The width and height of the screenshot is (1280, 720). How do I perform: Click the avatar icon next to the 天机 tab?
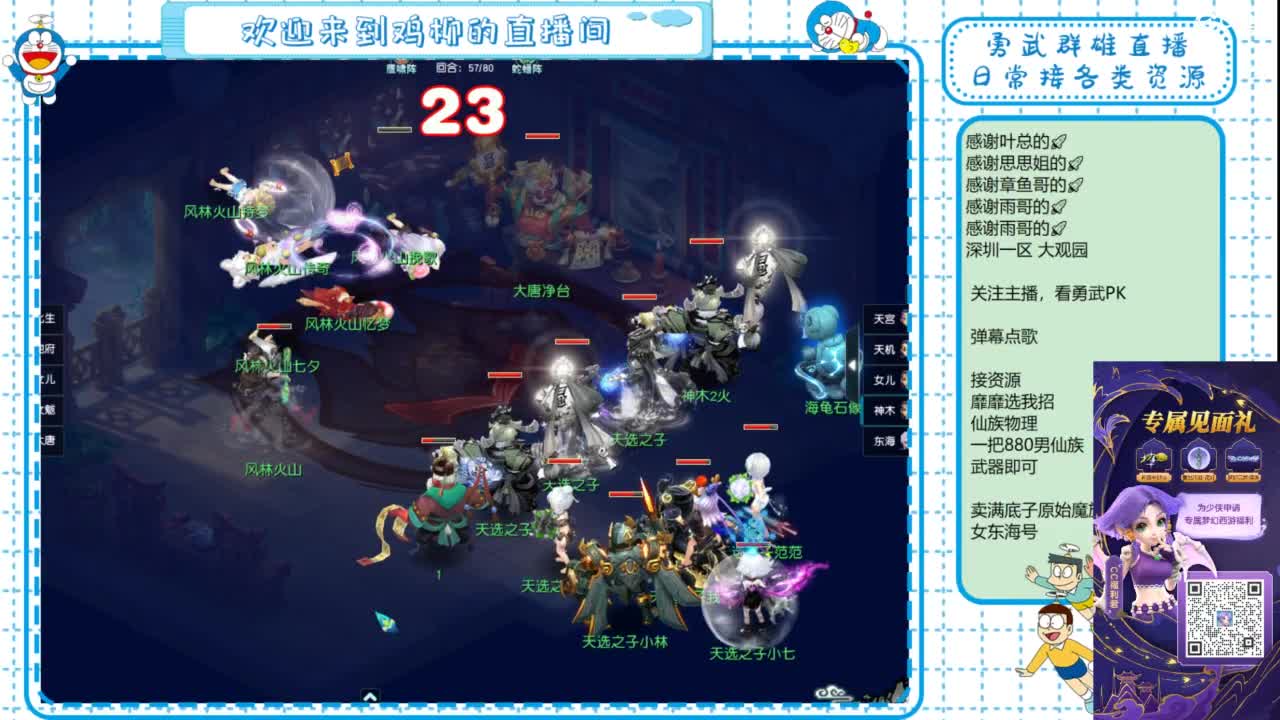(905, 349)
